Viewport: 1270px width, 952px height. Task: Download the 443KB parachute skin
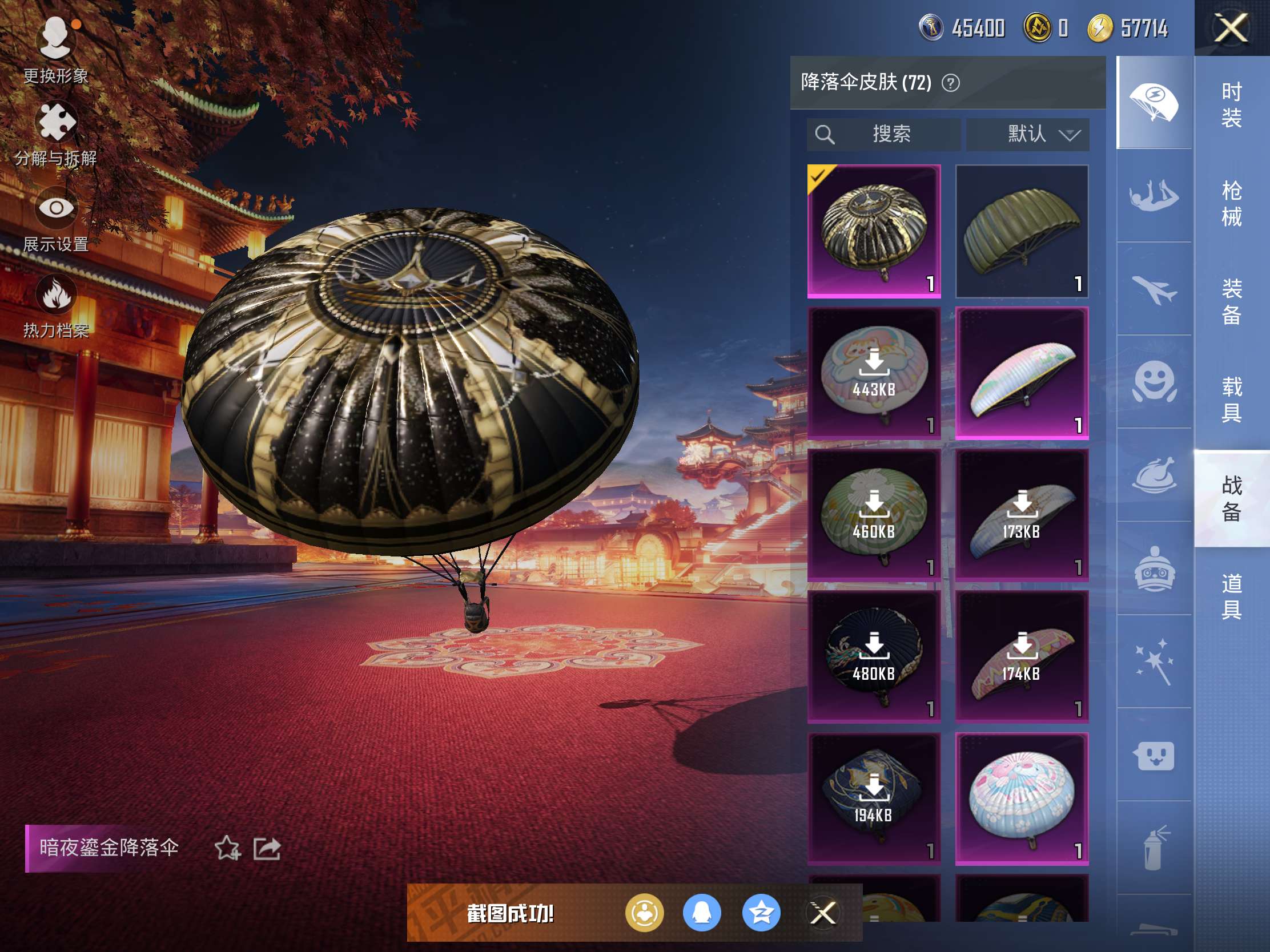point(873,373)
